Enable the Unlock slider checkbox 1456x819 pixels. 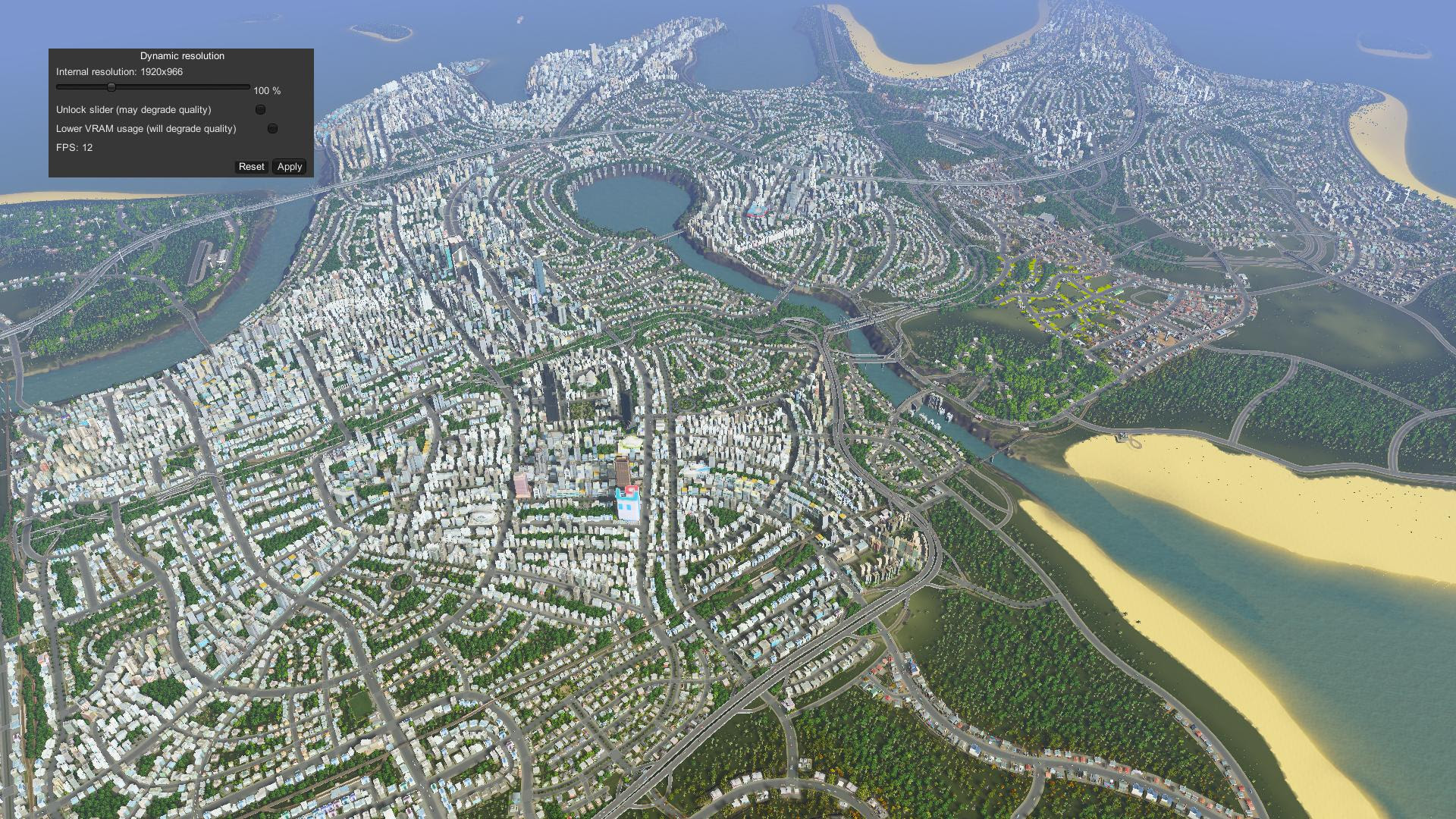point(260,110)
